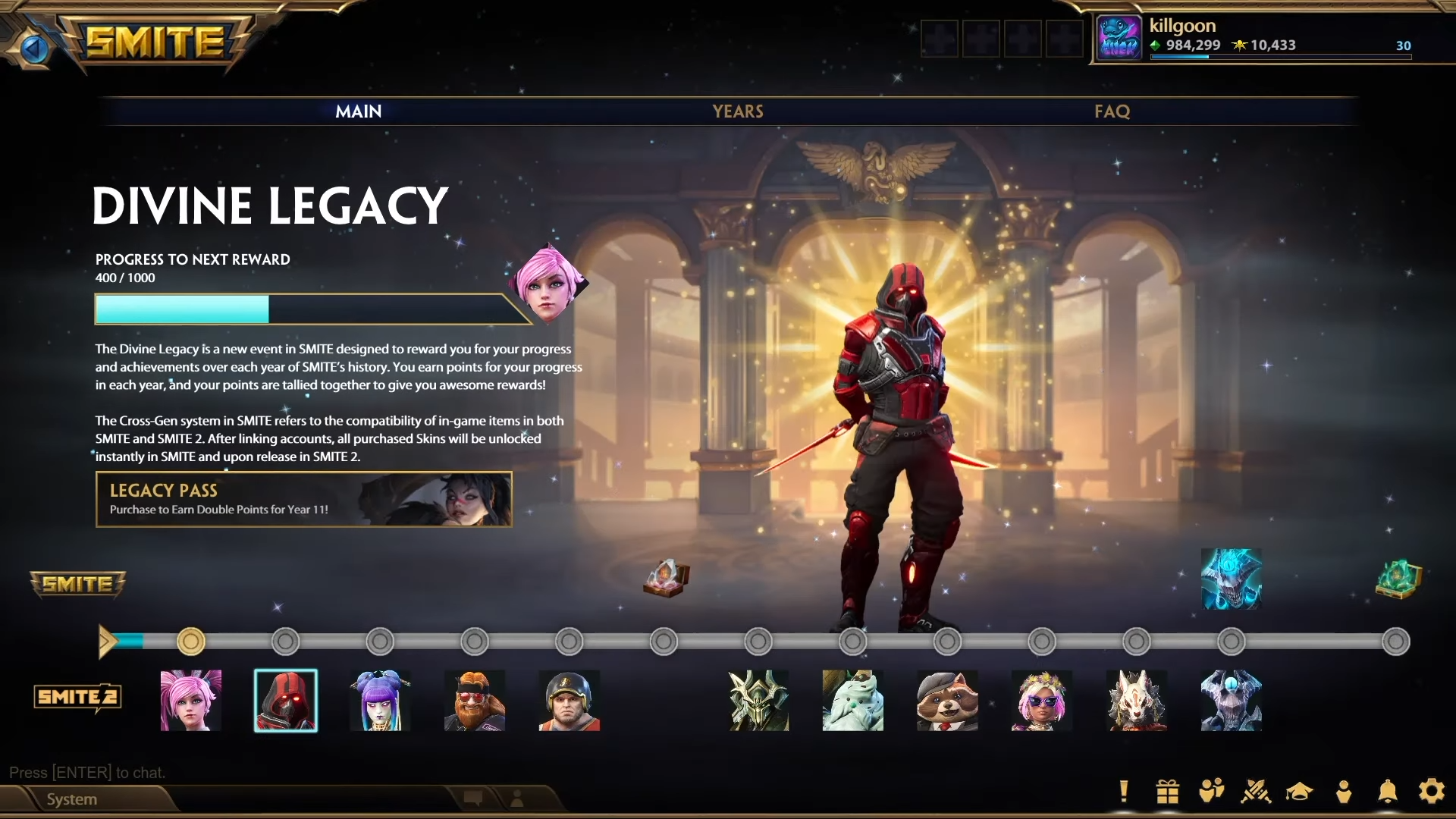Click the treasure chest reward on track

[x=667, y=578]
